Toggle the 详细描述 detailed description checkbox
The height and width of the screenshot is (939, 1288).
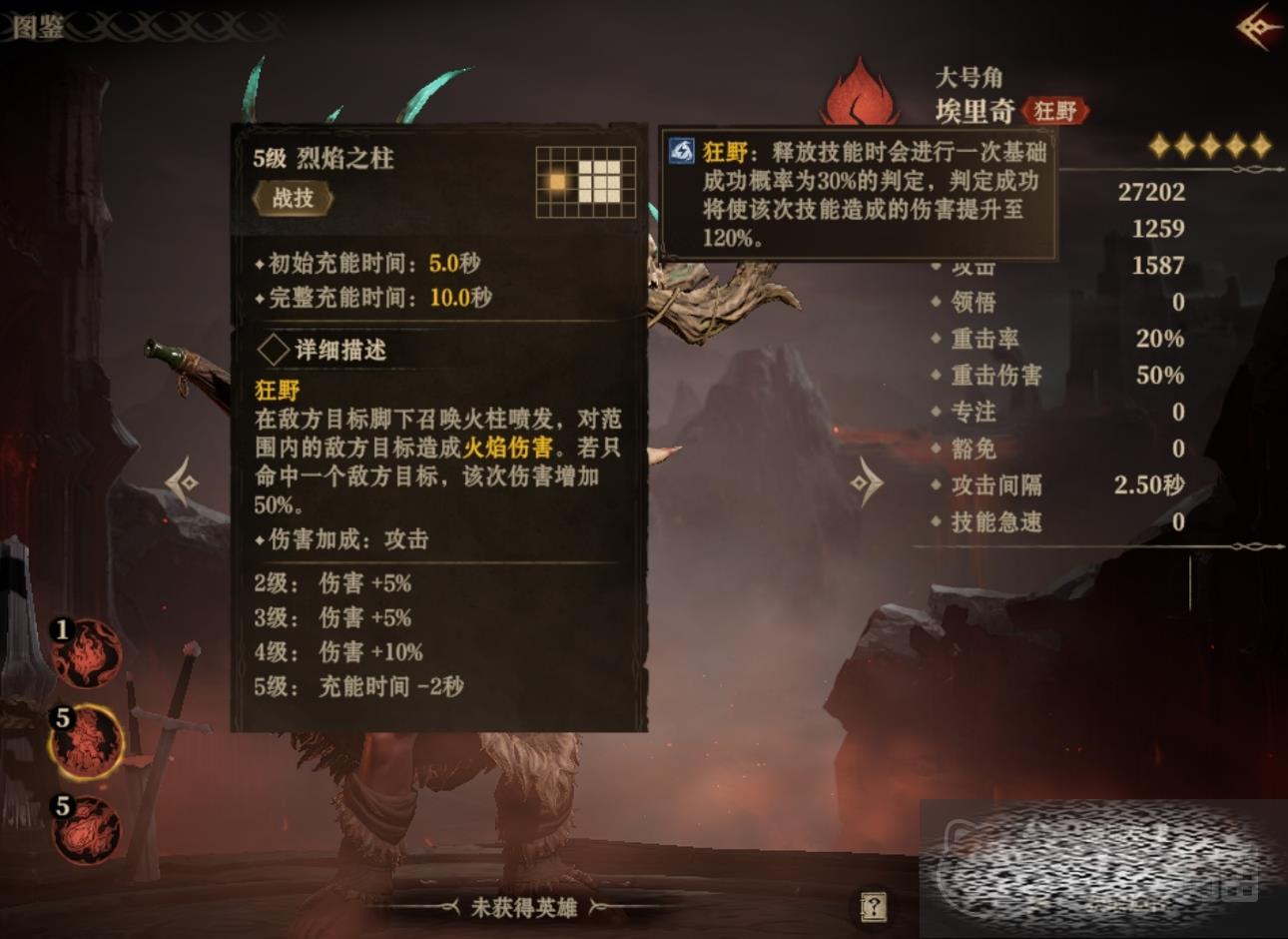[274, 350]
